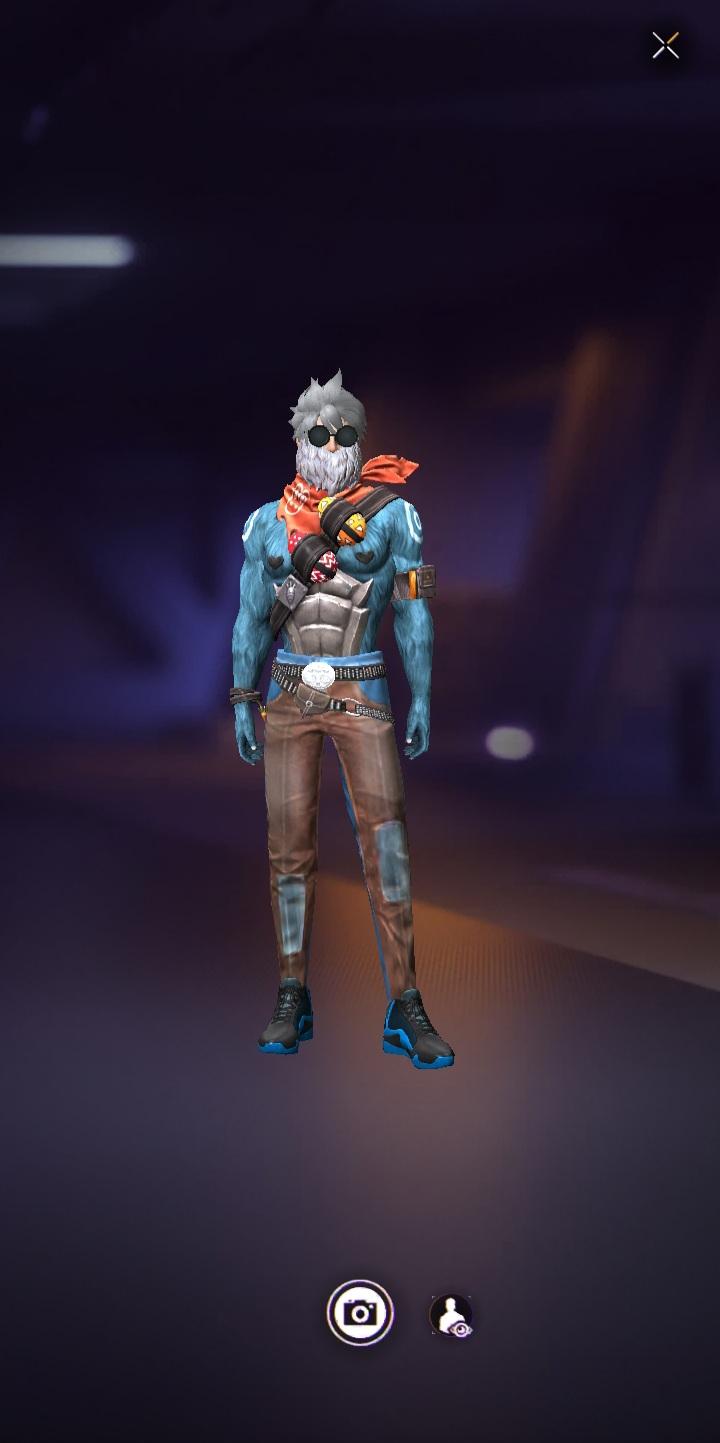The width and height of the screenshot is (720, 1443).
Task: Toggle the character visibility eye icon
Action: tap(451, 1315)
